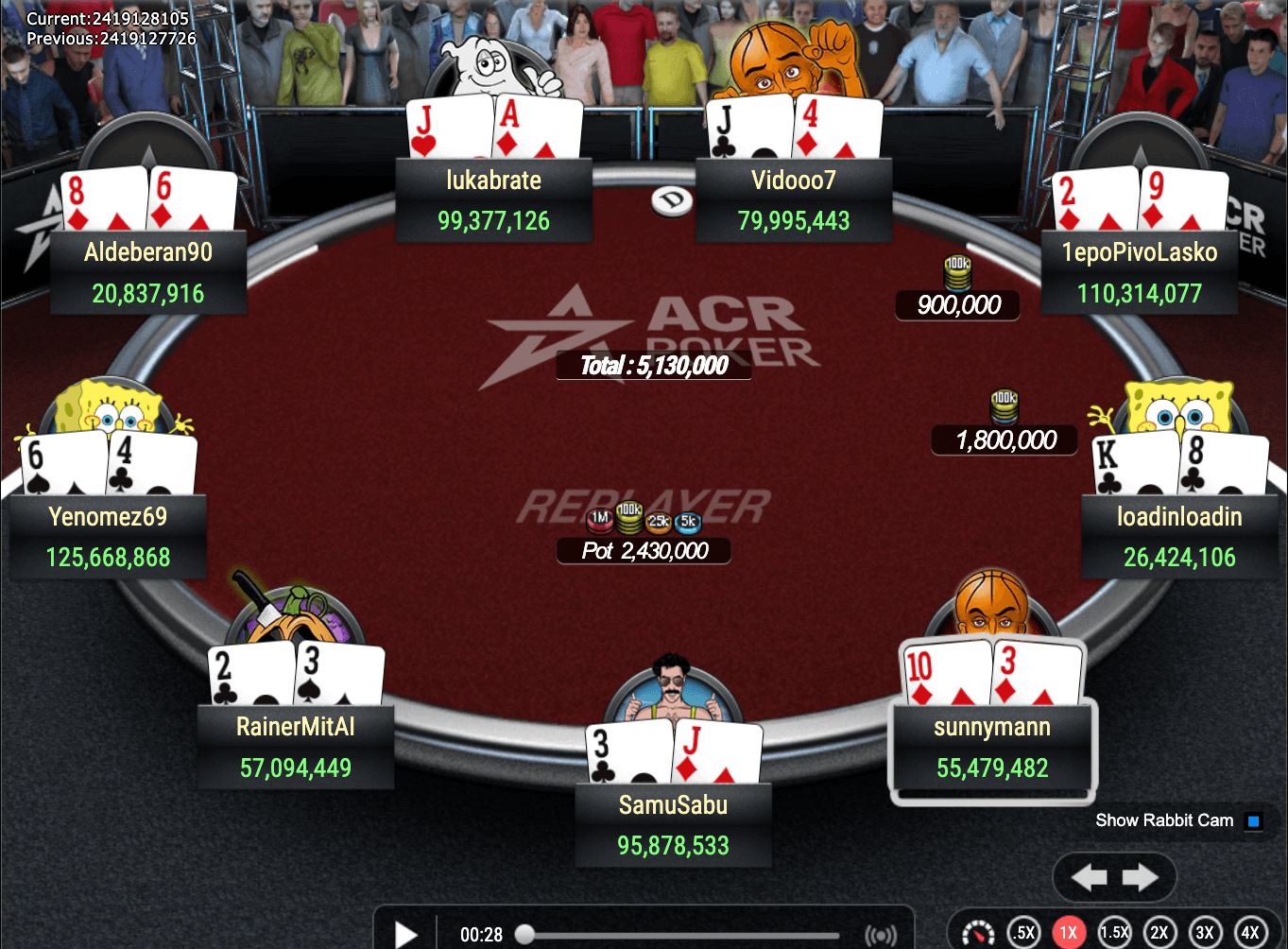This screenshot has height=949, width=1288.
Task: Click the speedometer icon
Action: coord(978,933)
